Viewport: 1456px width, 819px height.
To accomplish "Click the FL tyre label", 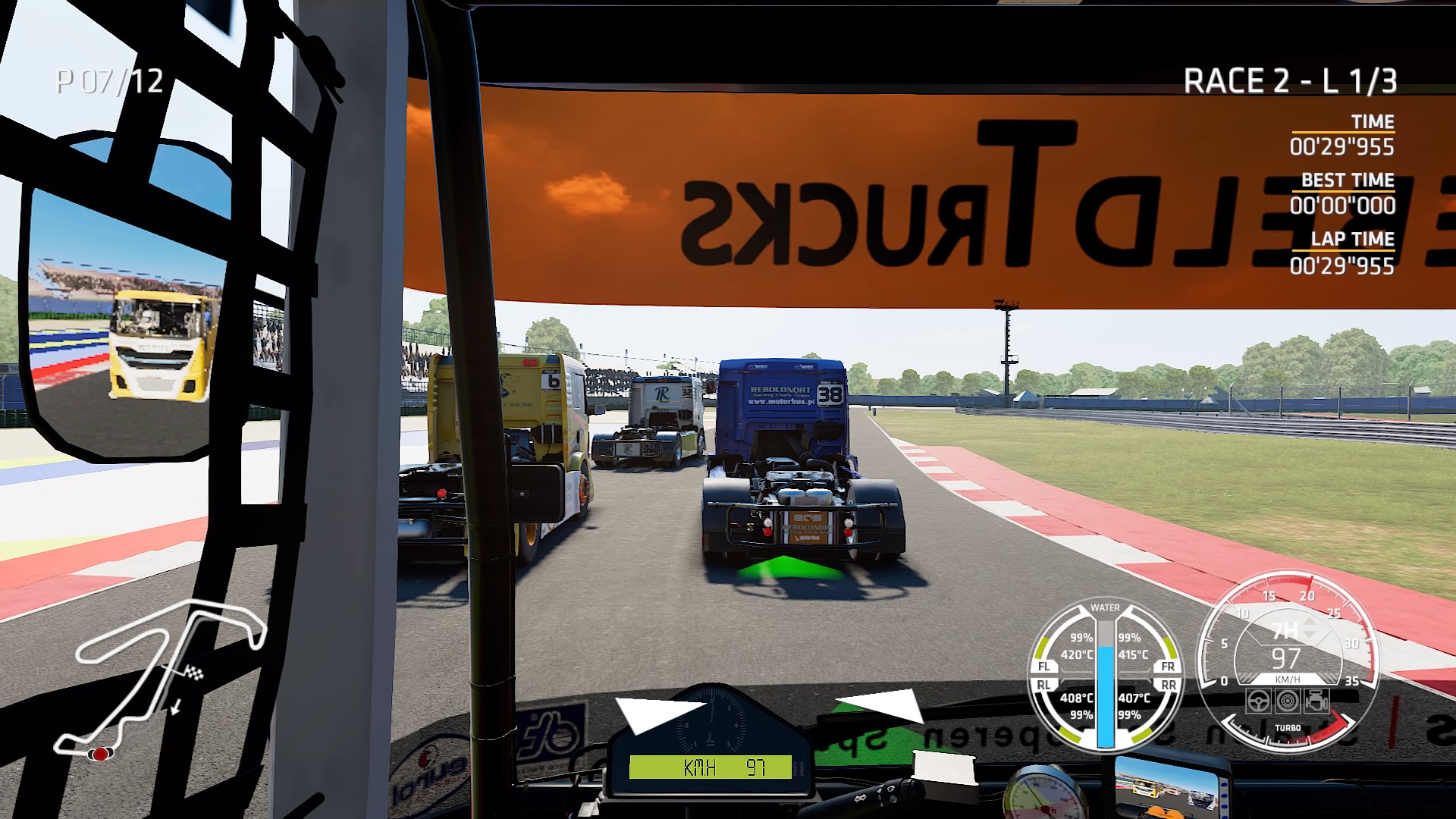I will click(x=1044, y=667).
